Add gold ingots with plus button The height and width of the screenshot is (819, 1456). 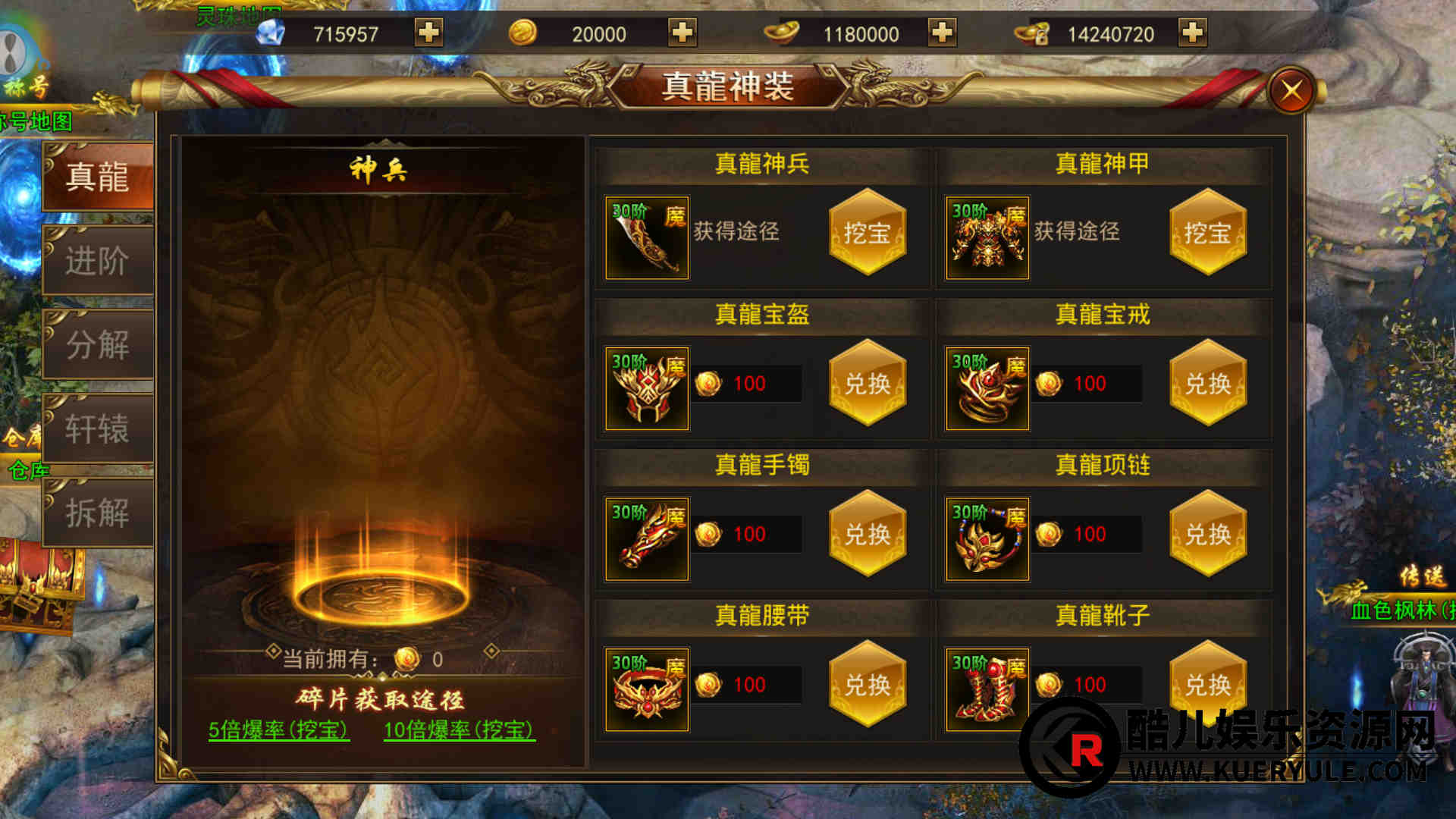(942, 33)
